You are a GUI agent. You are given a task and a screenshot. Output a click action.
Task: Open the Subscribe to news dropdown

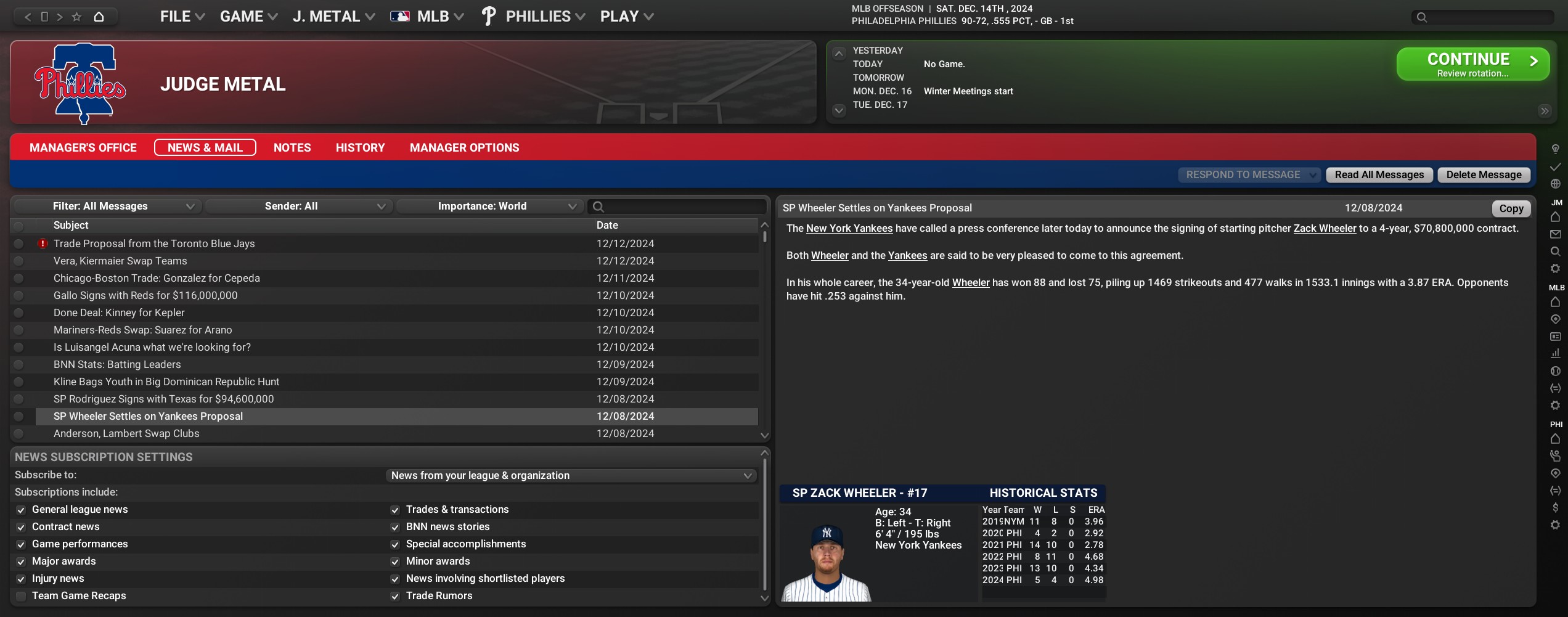point(571,476)
